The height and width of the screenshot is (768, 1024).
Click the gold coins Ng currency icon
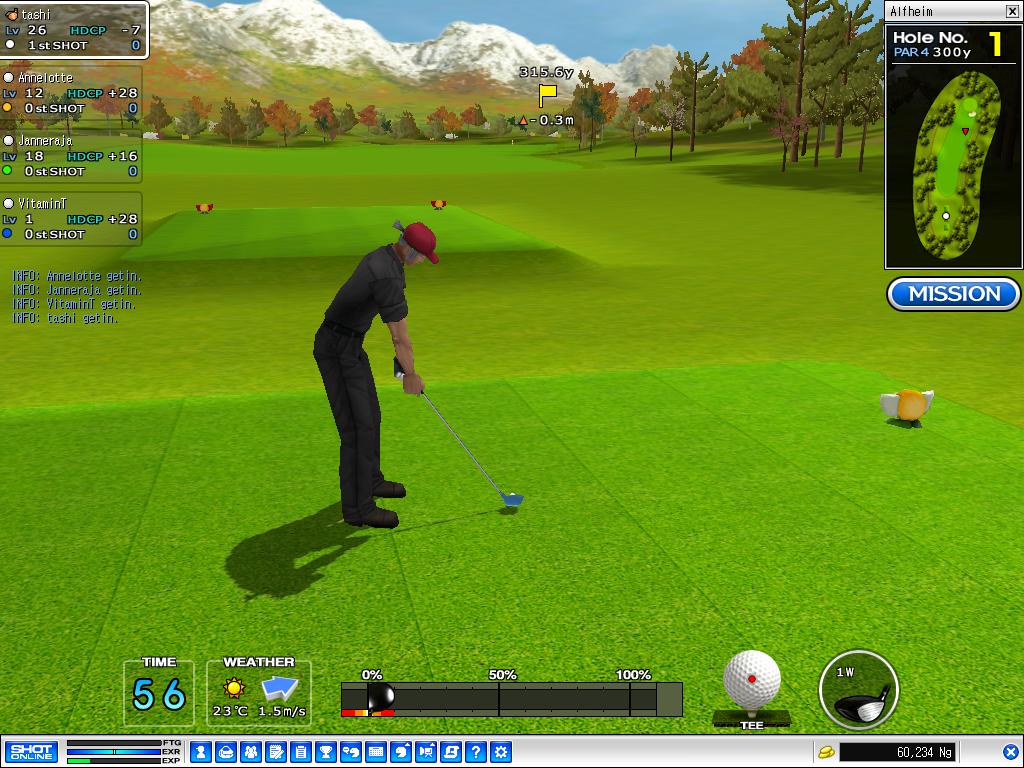pos(826,752)
